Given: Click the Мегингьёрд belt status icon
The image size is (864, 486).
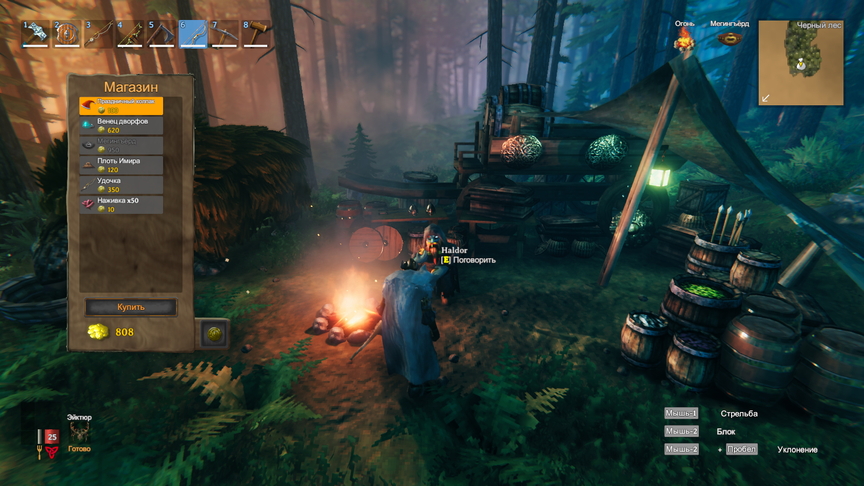Looking at the screenshot, I should pos(730,40).
